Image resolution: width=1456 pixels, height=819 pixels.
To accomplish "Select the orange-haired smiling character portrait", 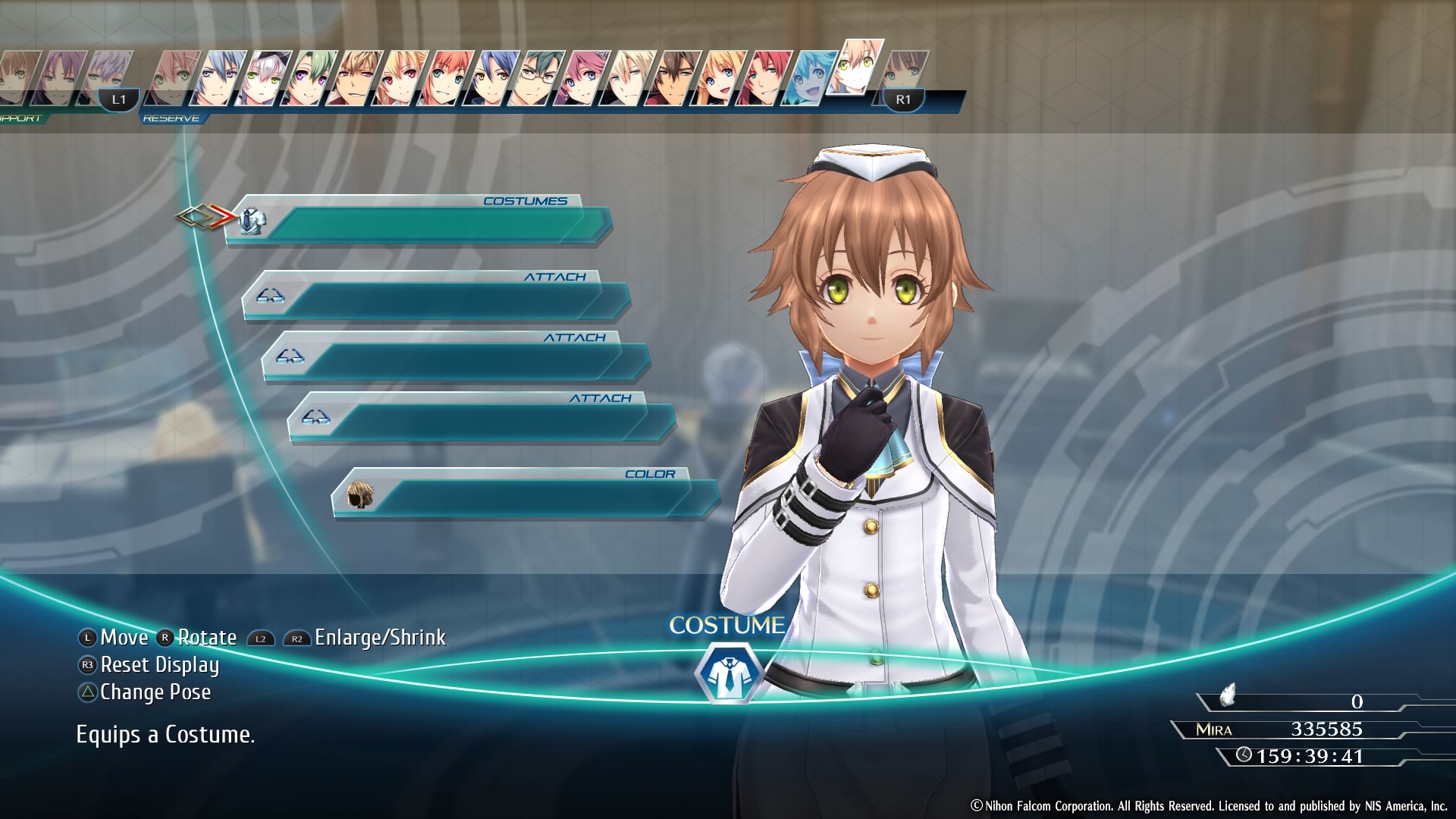I will pyautogui.click(x=449, y=77).
